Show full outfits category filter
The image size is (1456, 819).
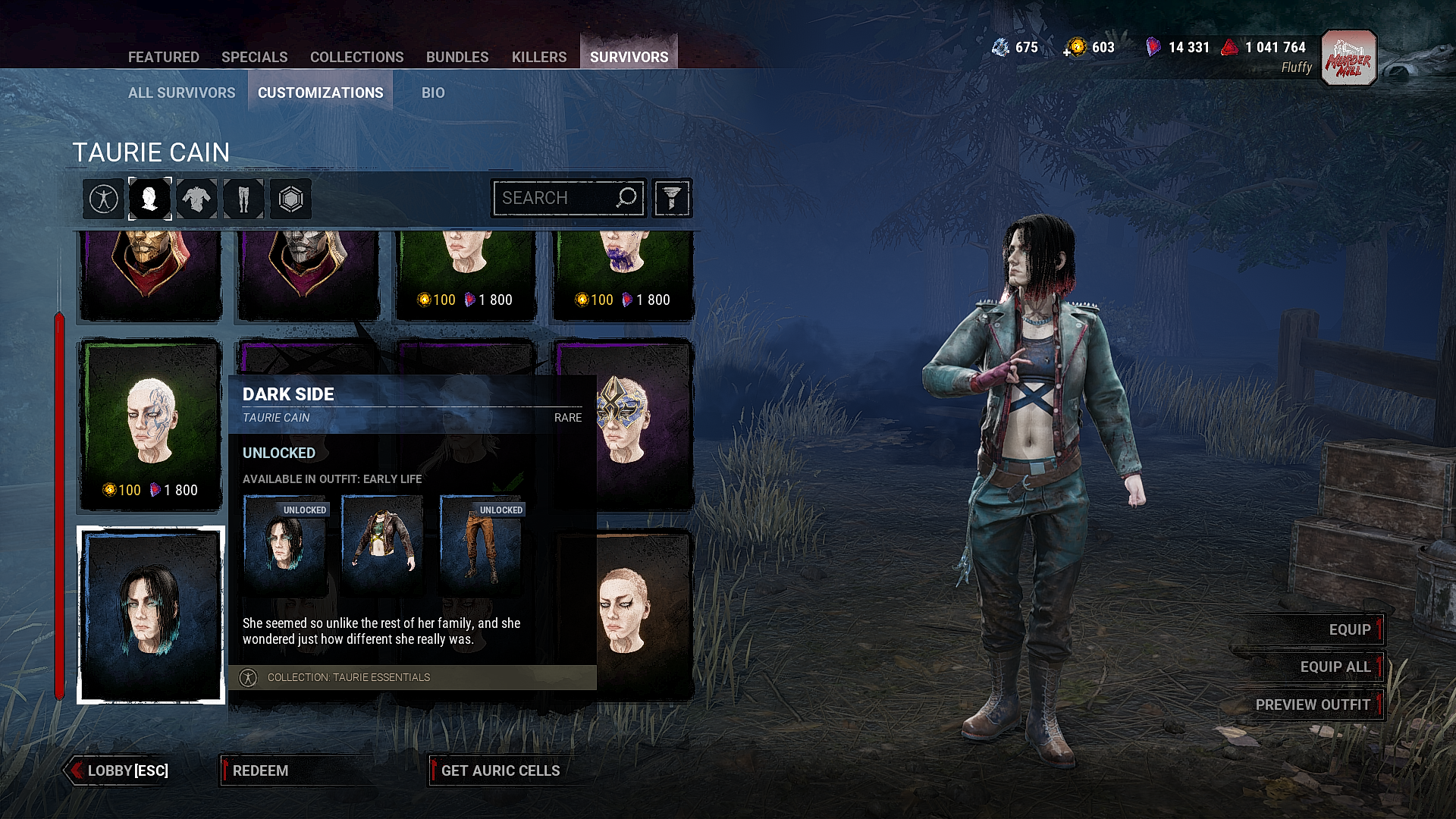click(103, 199)
